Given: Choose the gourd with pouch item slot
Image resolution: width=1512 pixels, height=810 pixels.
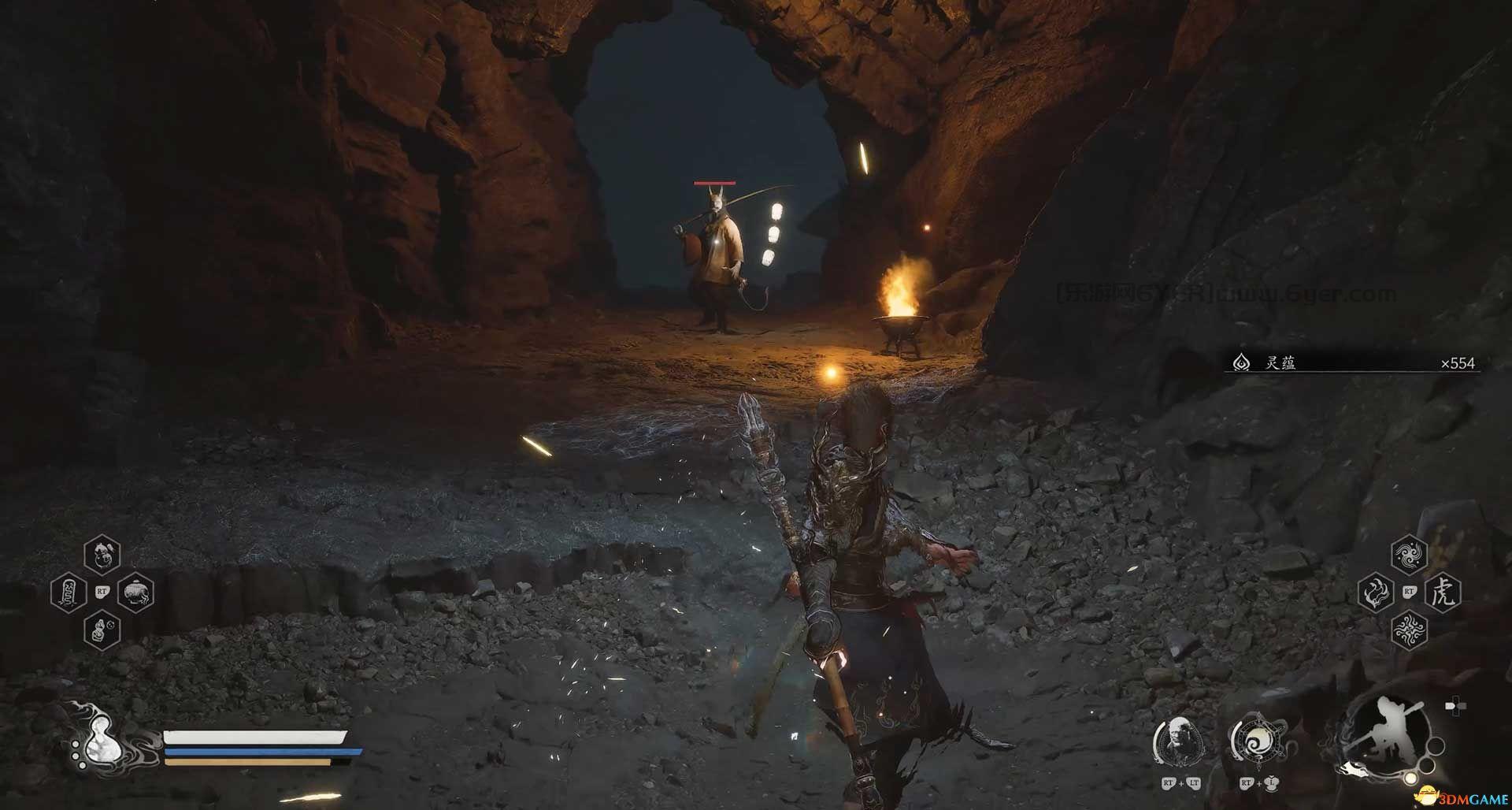Looking at the screenshot, I should click(102, 555).
